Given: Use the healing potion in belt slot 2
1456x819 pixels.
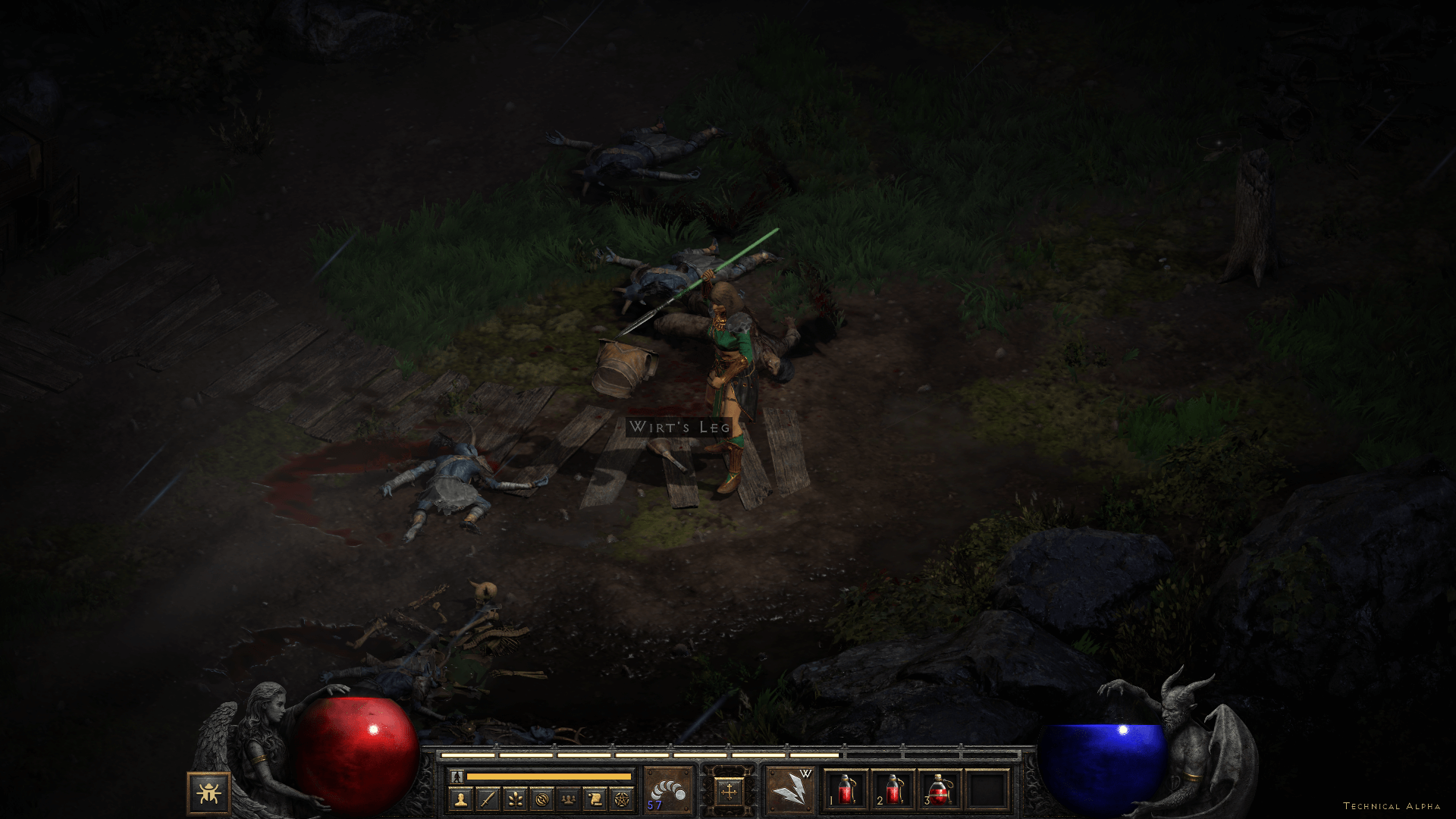Looking at the screenshot, I should (x=893, y=790).
